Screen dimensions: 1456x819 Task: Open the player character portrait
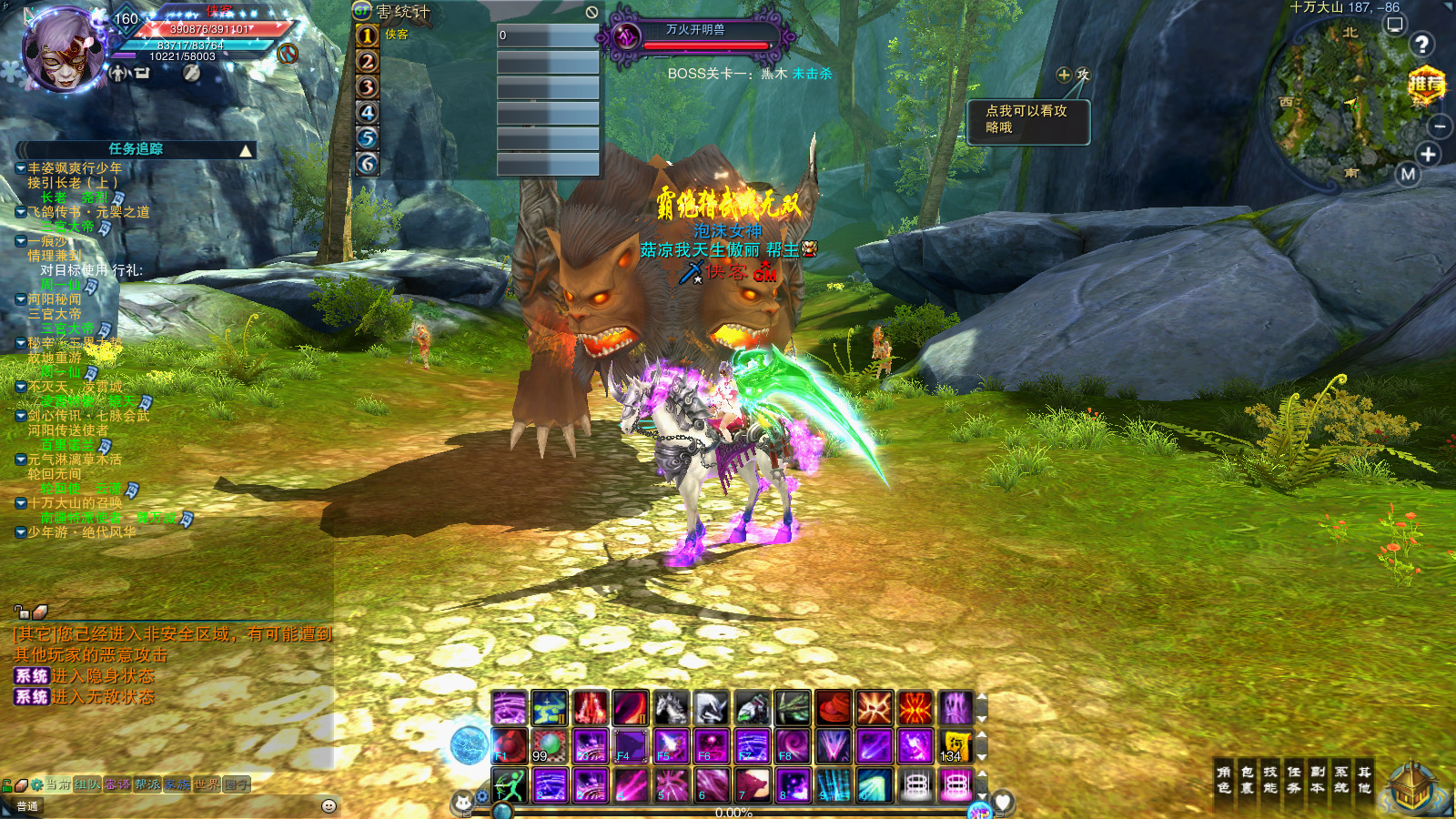coord(64,50)
